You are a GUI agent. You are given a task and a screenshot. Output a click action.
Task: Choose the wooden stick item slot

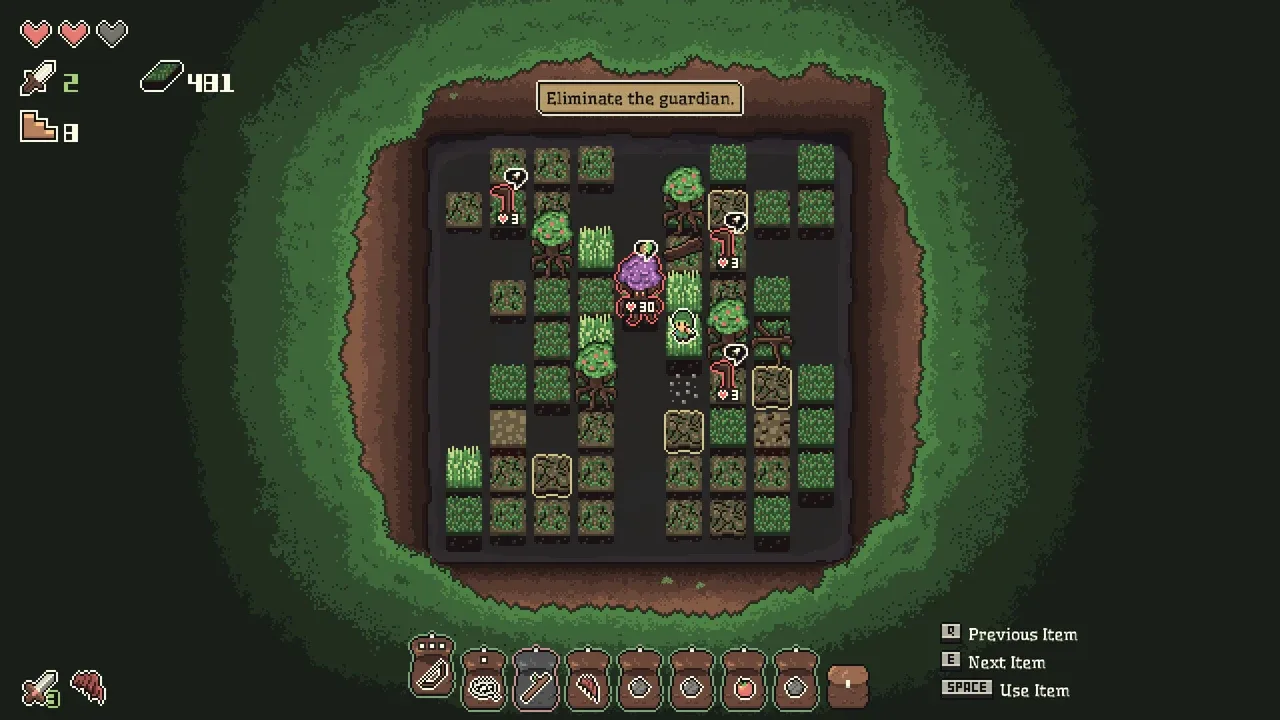point(536,685)
